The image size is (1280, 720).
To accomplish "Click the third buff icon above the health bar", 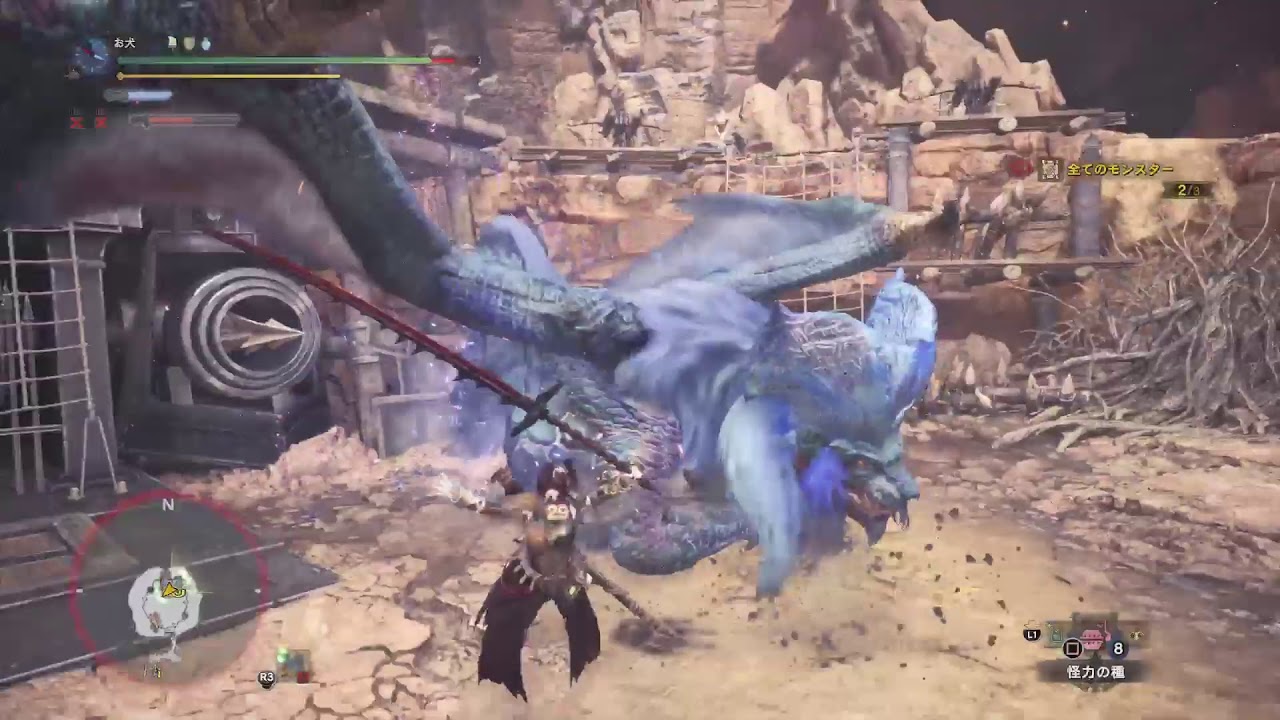I will (x=206, y=44).
